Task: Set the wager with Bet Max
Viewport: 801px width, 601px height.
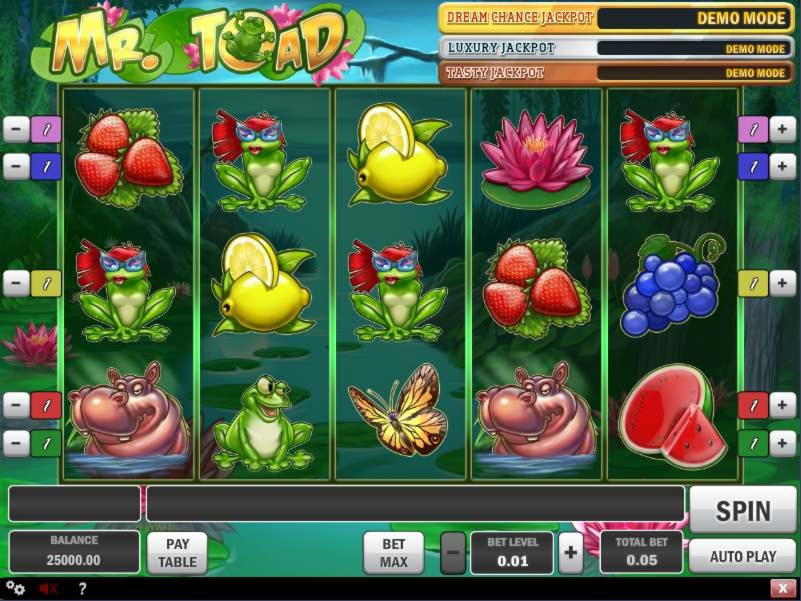Action: (x=394, y=552)
